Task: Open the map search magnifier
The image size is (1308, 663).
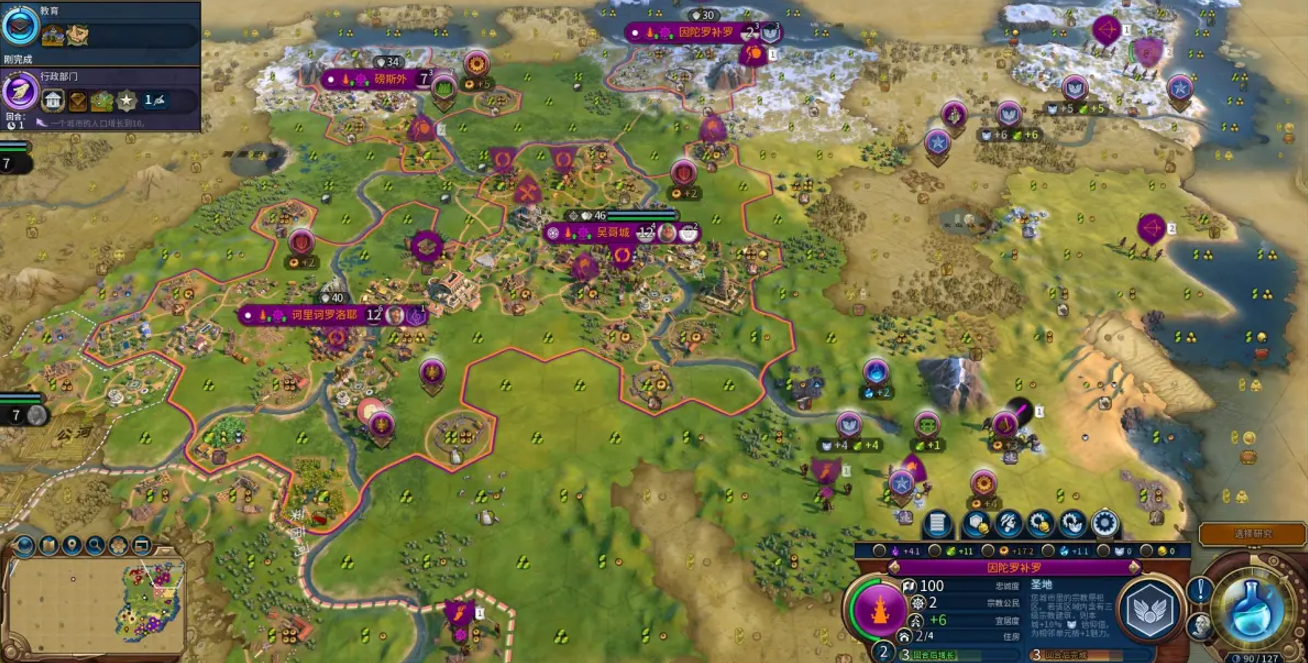Action: coord(95,545)
